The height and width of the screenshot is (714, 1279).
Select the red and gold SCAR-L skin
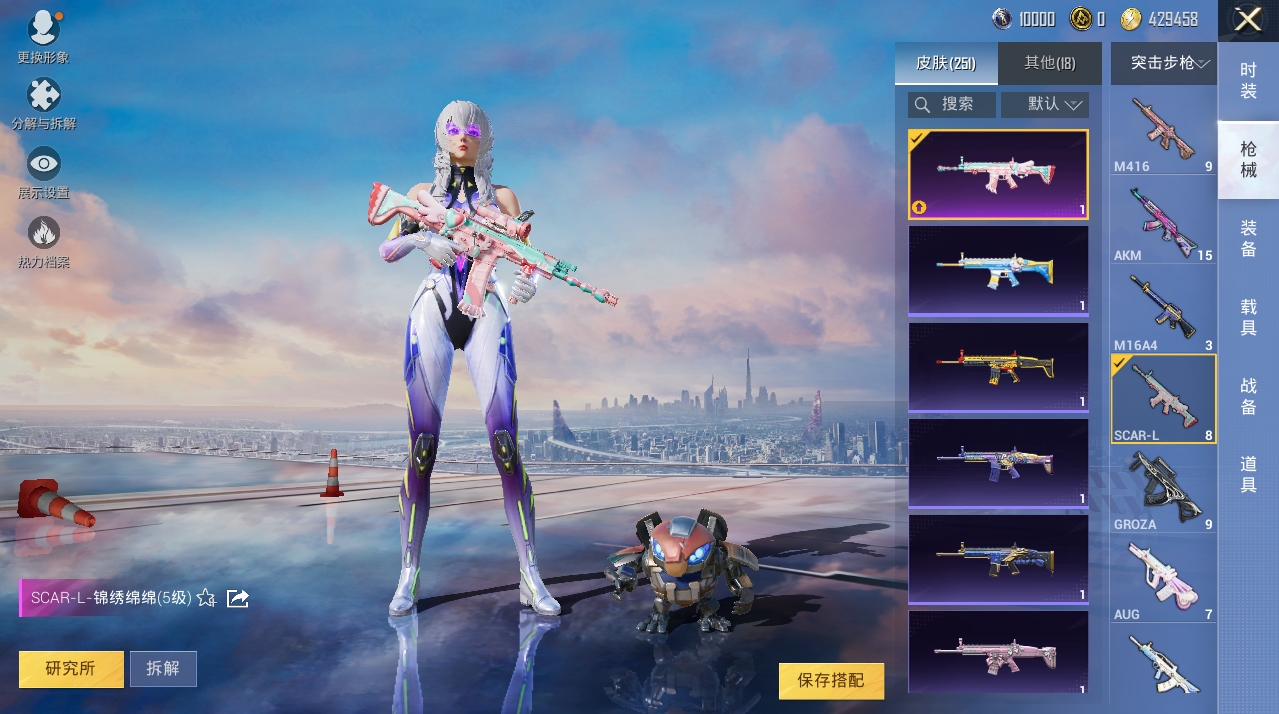997,366
